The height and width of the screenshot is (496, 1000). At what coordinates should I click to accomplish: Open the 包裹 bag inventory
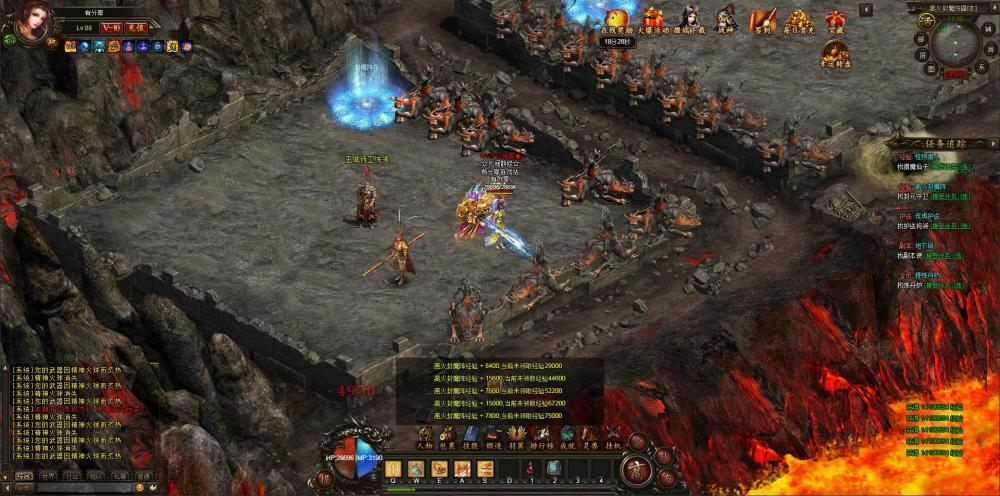pyautogui.click(x=447, y=436)
